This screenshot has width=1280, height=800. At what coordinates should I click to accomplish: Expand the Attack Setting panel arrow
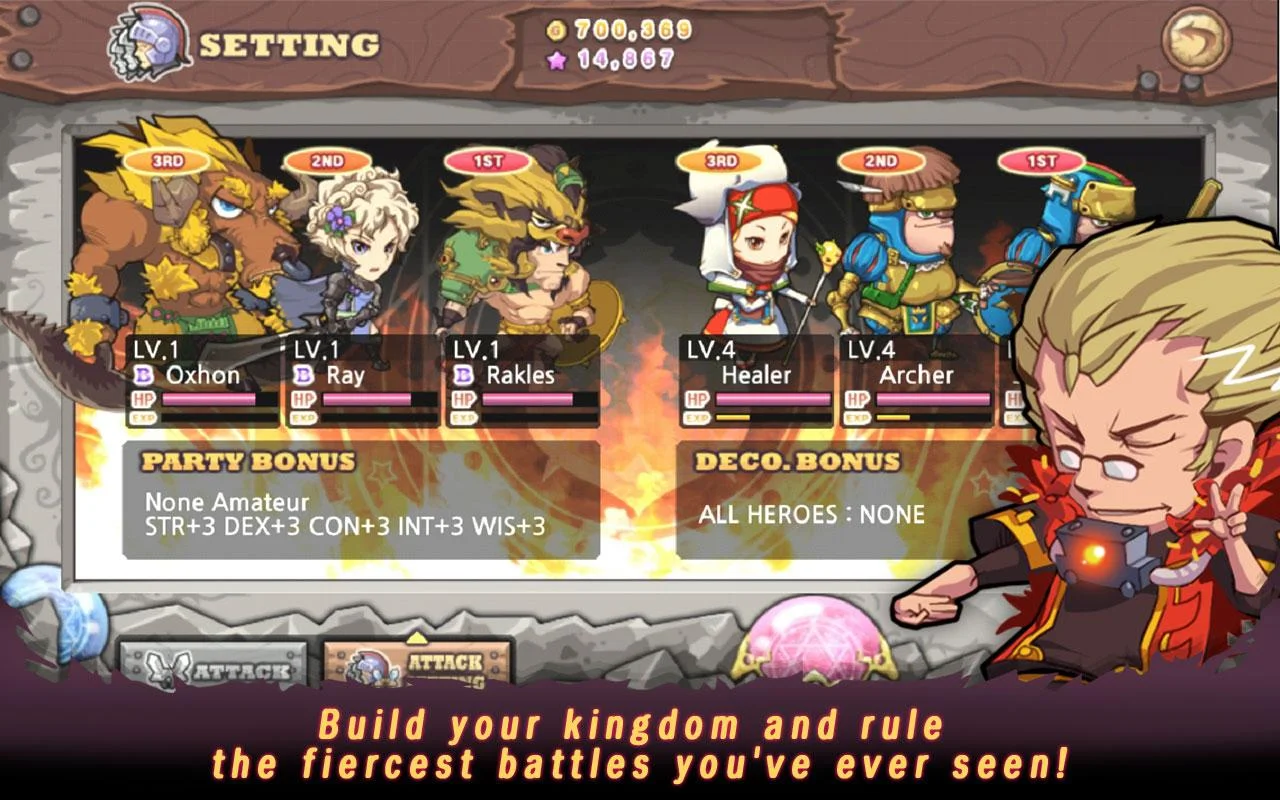click(420, 636)
